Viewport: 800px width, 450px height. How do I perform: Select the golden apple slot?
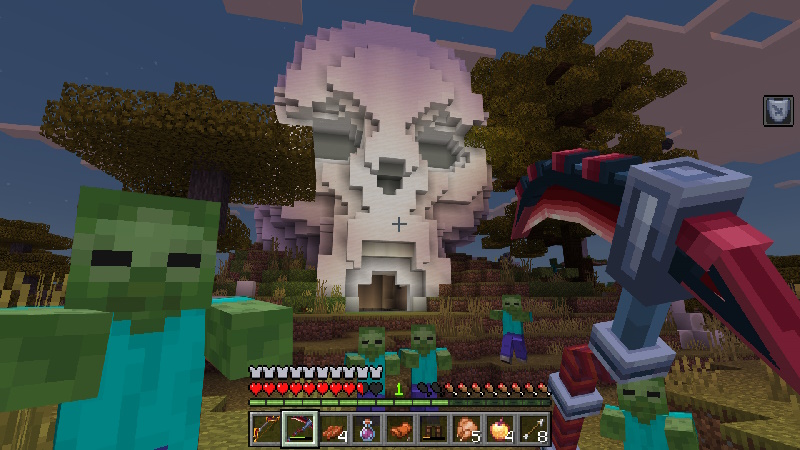[500, 428]
